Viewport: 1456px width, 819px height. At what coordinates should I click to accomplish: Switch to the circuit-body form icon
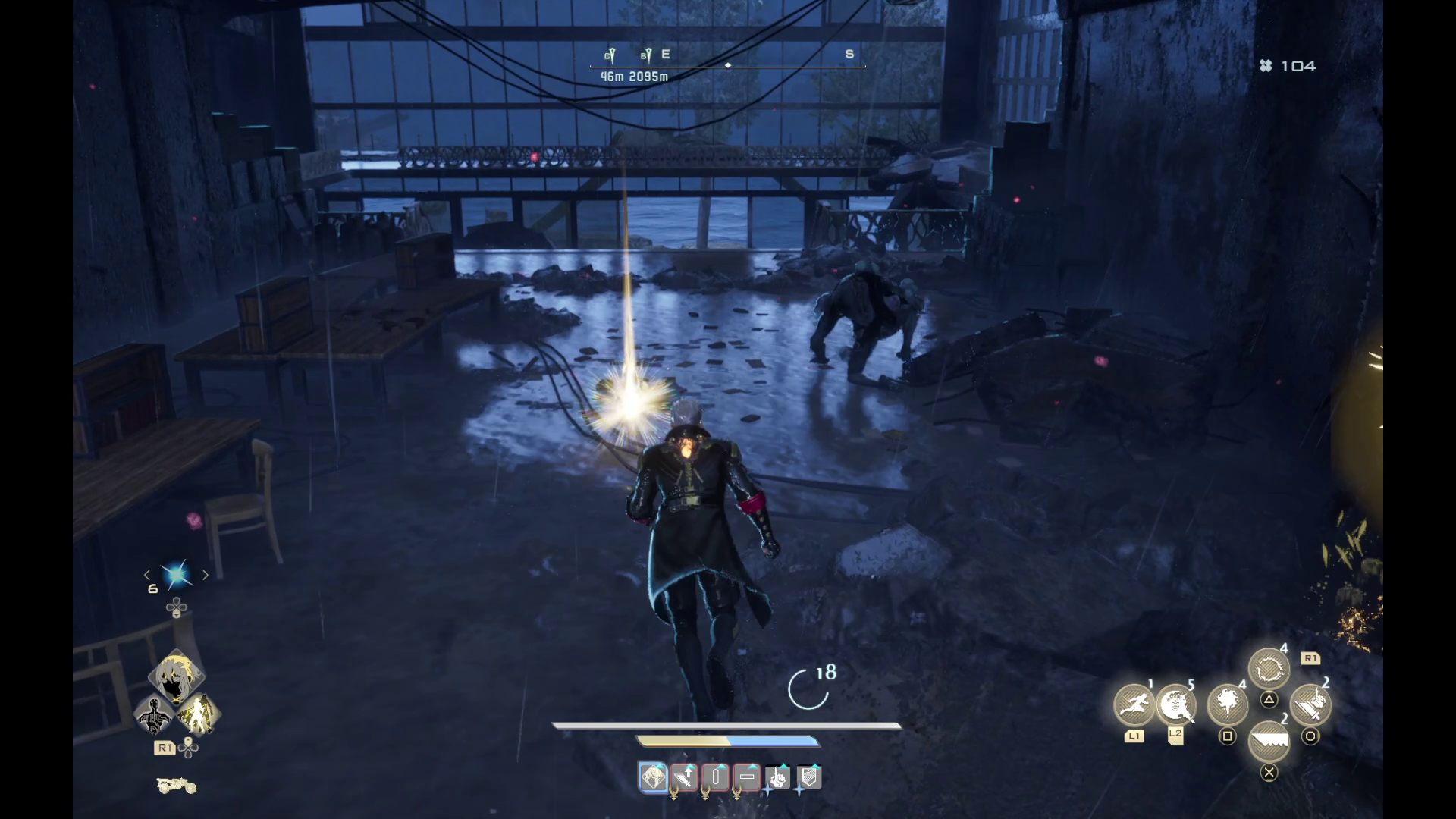click(x=155, y=715)
